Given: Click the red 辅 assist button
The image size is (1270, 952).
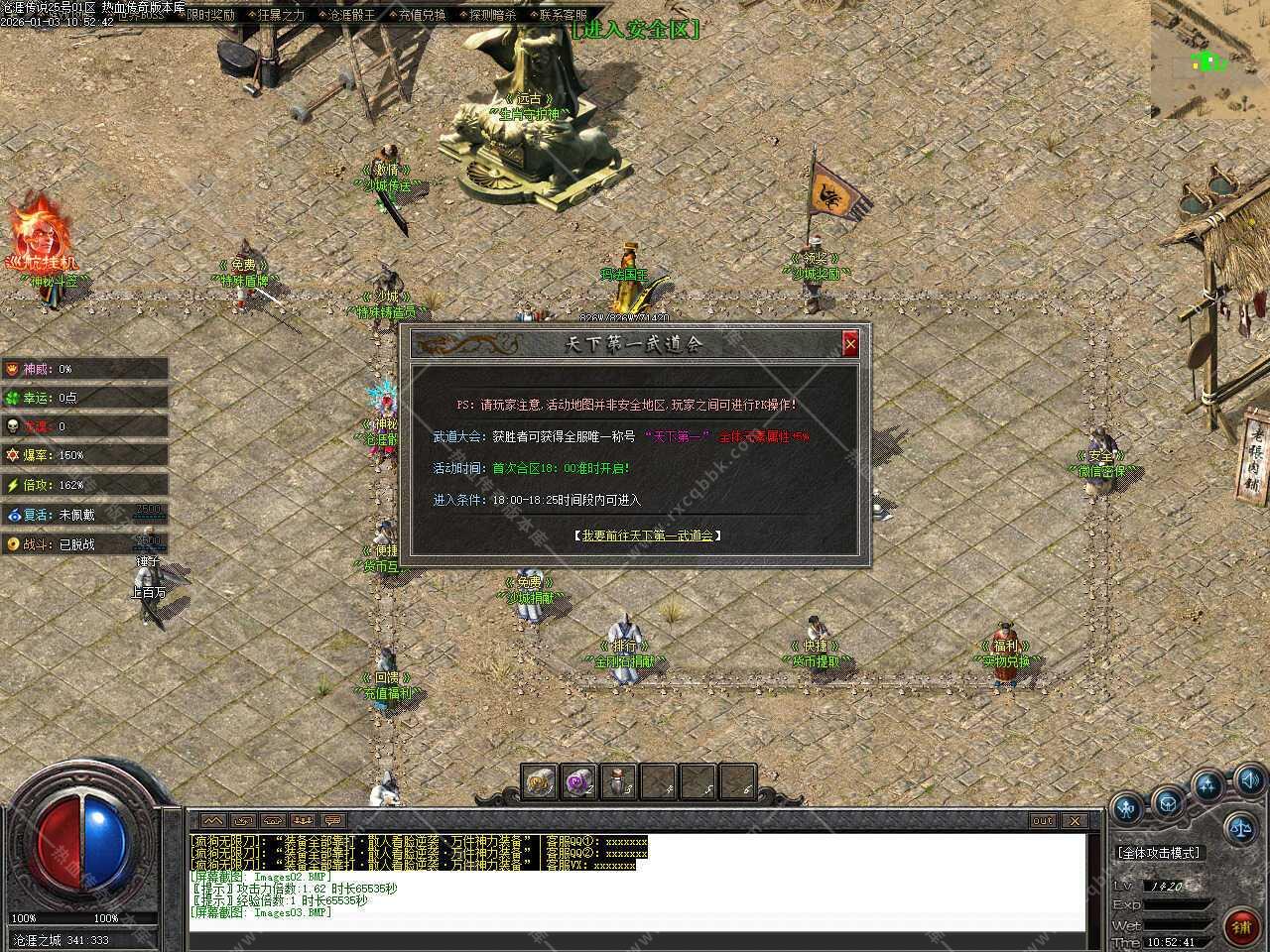Looking at the screenshot, I should pyautogui.click(x=1240, y=926).
